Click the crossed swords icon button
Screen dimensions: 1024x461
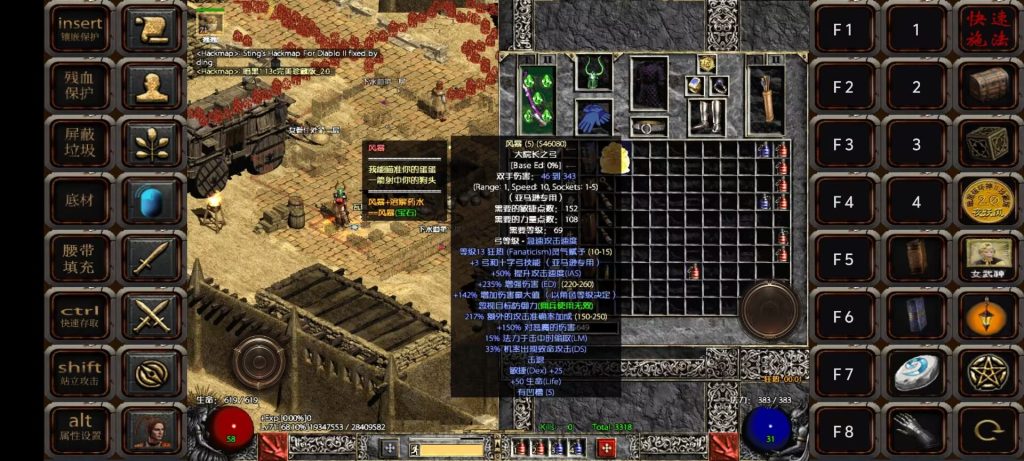click(x=152, y=315)
